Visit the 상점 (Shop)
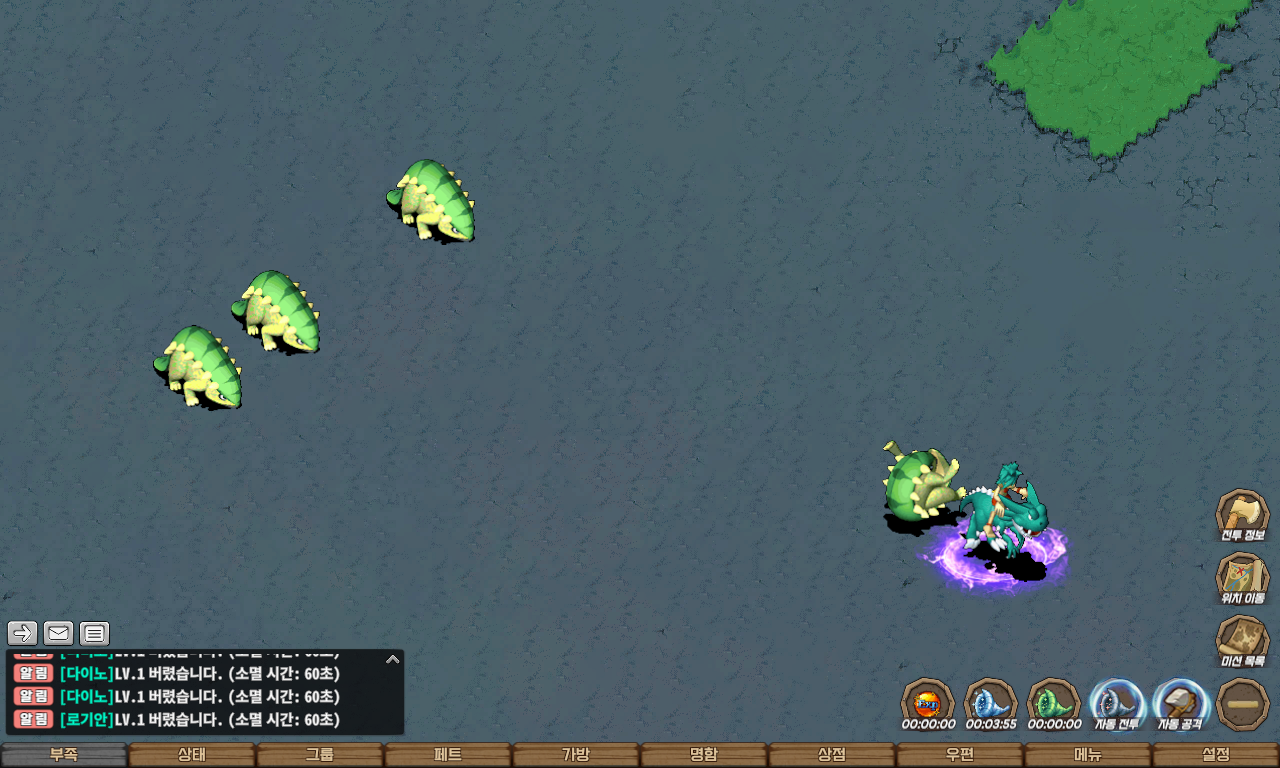The image size is (1280, 768). click(x=832, y=755)
